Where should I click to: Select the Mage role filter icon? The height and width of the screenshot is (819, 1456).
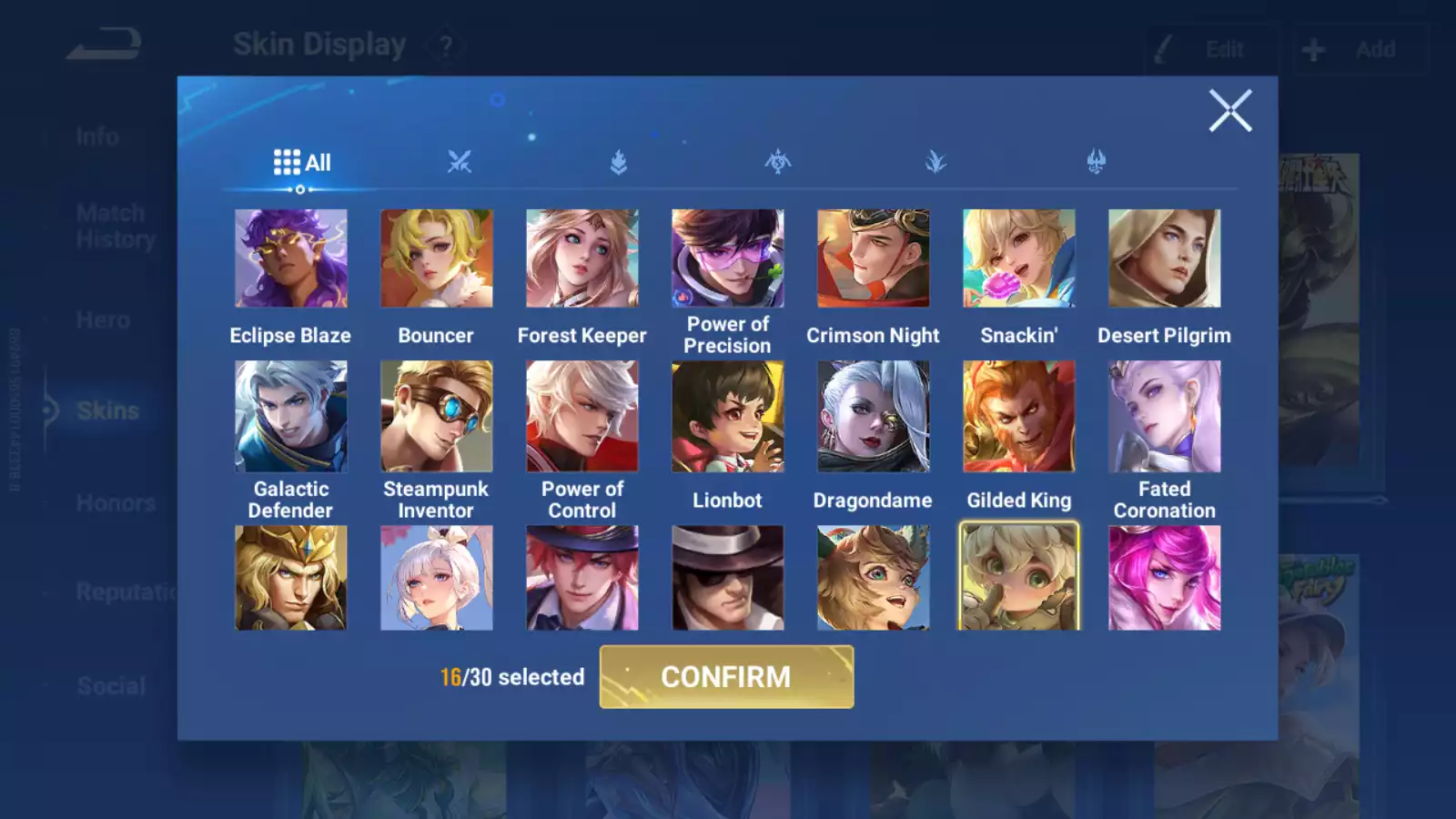[937, 162]
